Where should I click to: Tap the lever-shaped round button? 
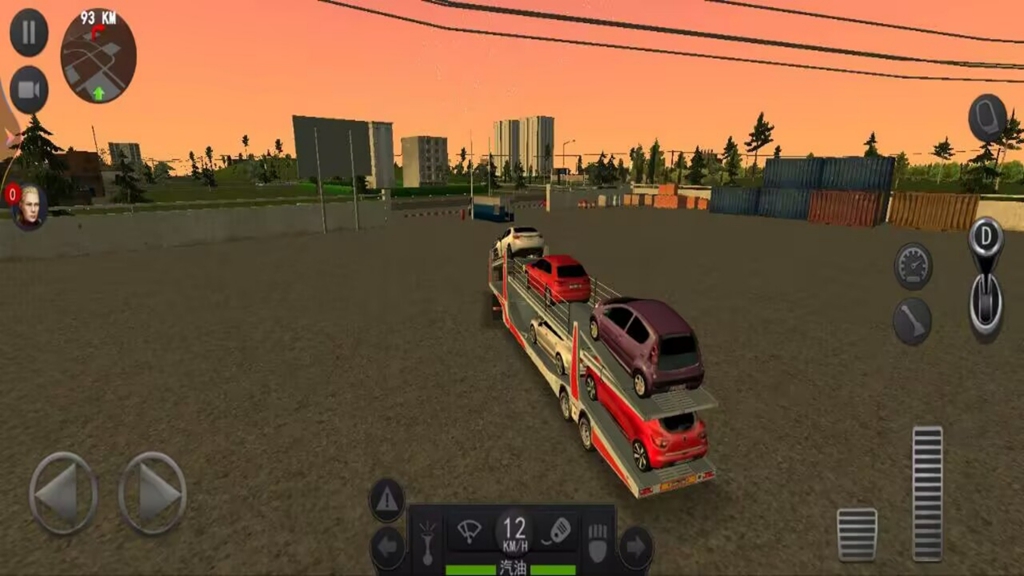[x=912, y=321]
